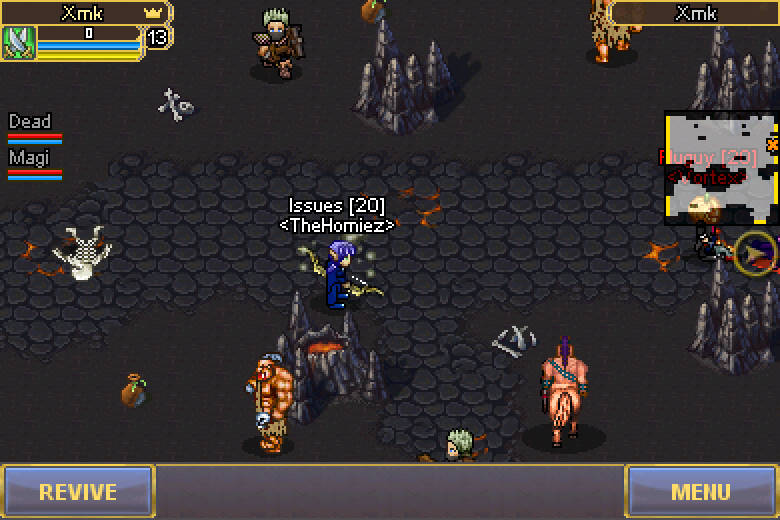Open the cave minimap

click(x=721, y=167)
